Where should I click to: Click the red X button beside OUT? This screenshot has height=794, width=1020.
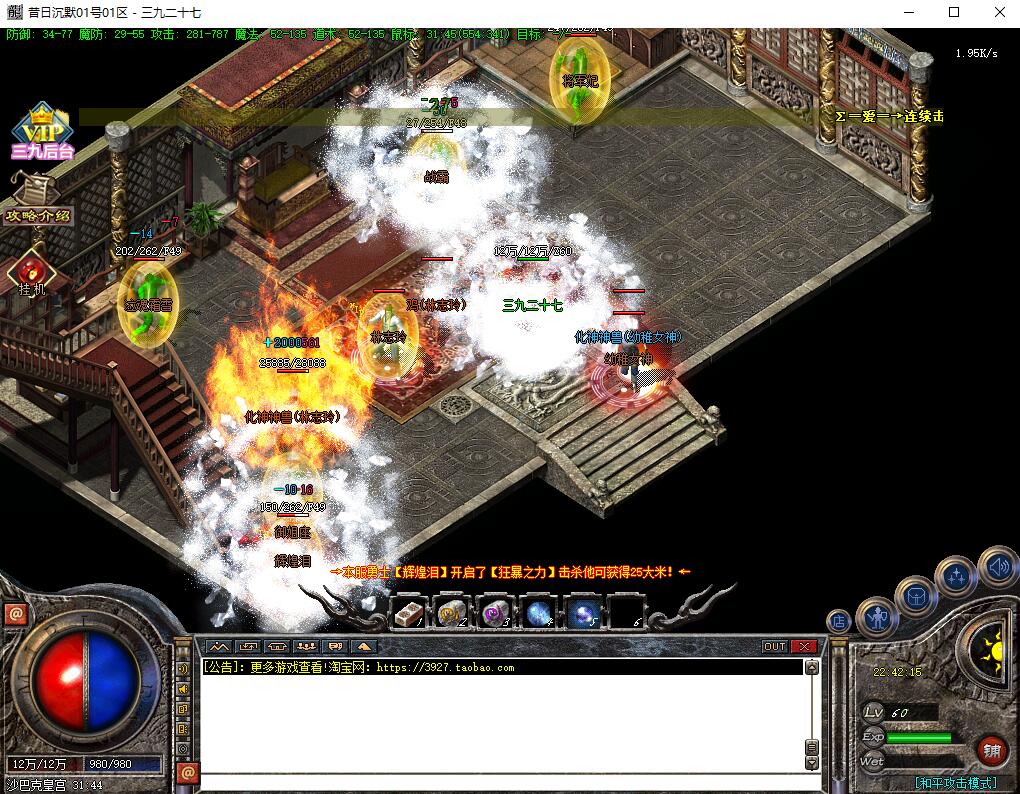pos(803,646)
